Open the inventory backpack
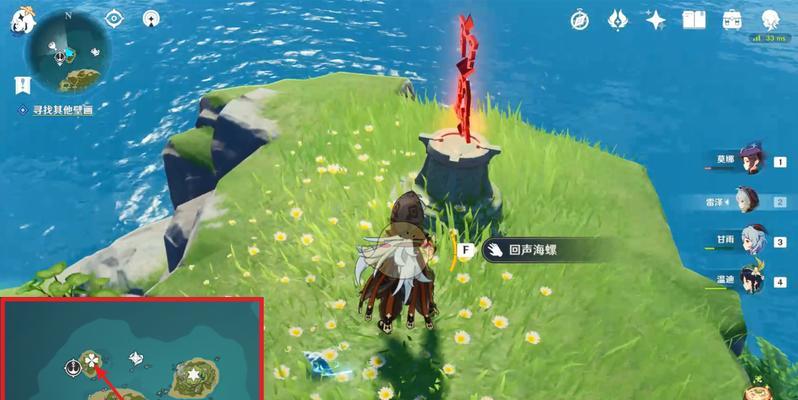The height and width of the screenshot is (400, 798). tap(732, 19)
